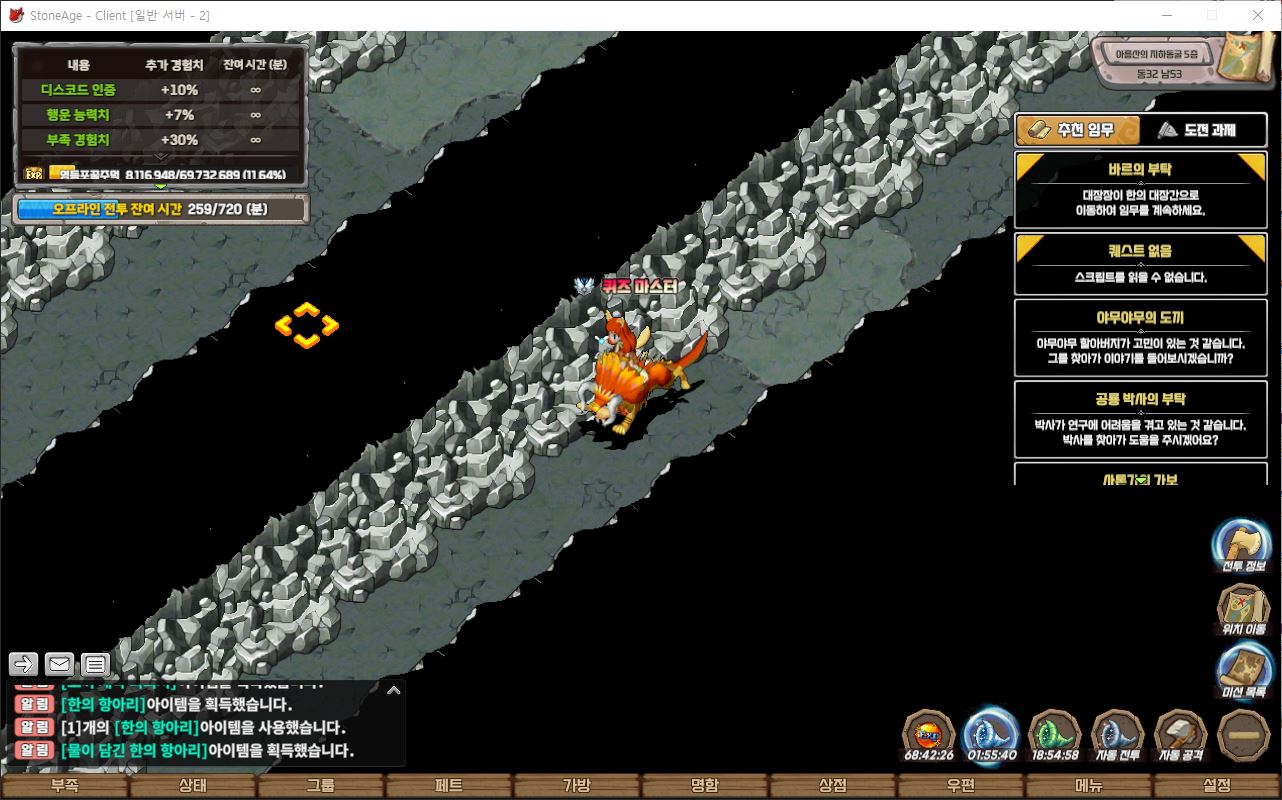Expand the chat log with the arrow
This screenshot has width=1282, height=800.
[x=393, y=690]
